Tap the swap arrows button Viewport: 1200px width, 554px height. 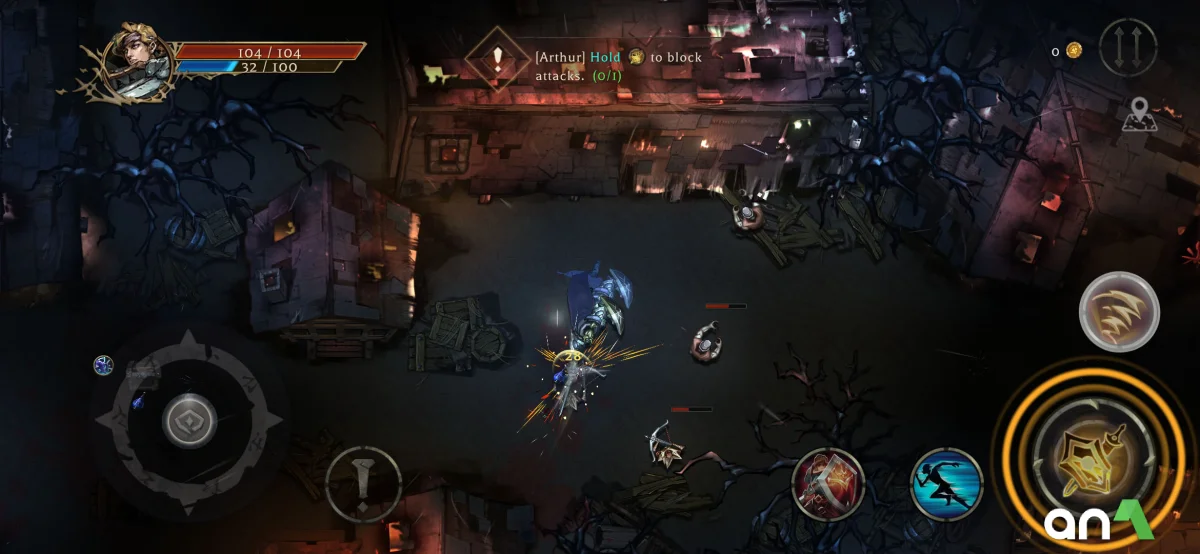1127,48
